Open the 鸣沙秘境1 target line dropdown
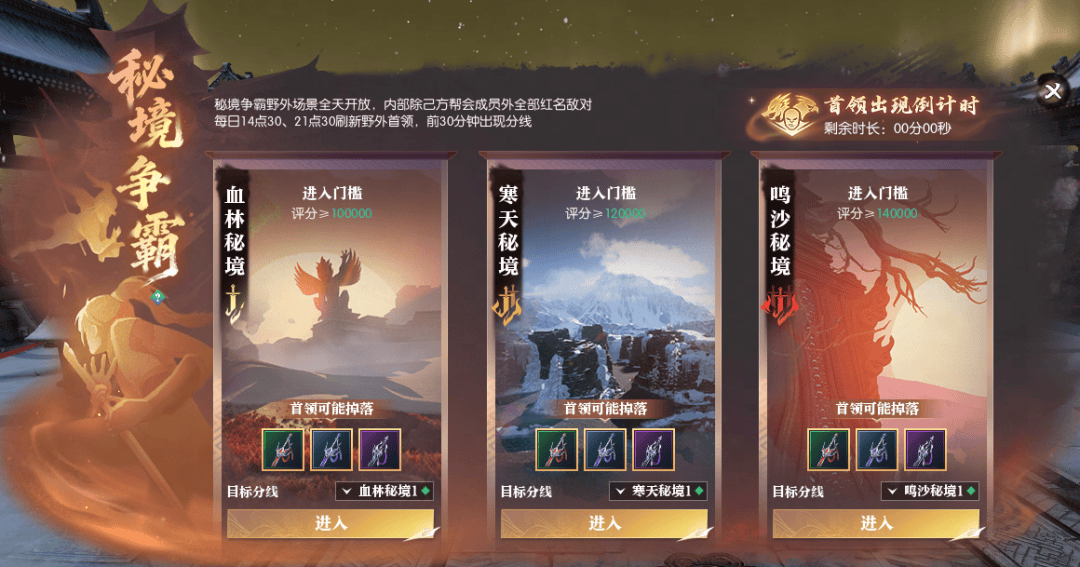 tap(930, 491)
